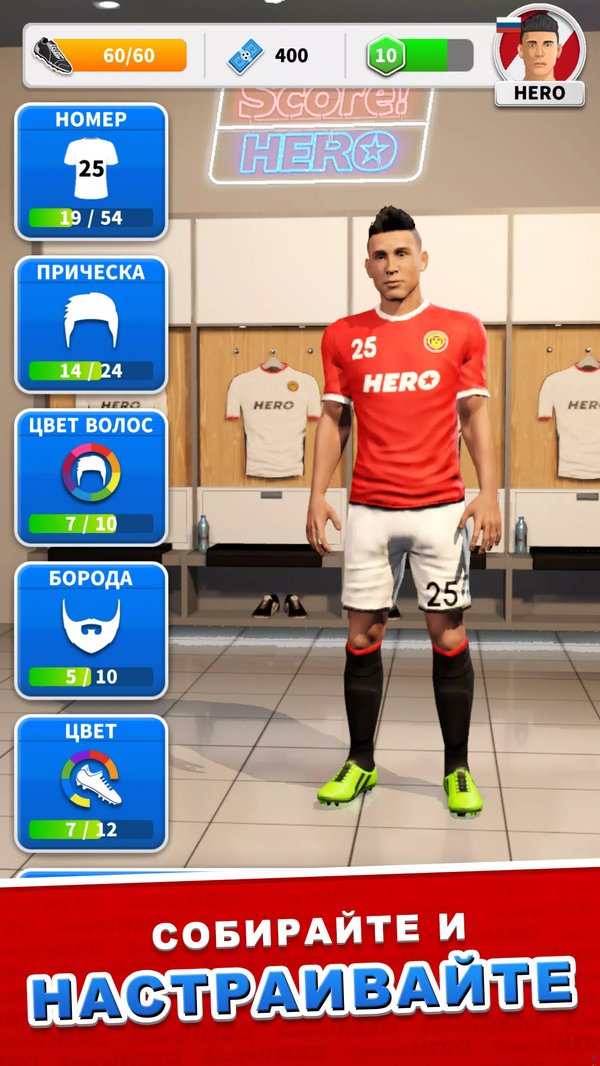The image size is (600, 1066).
Task: Tap the green level 10 shield badge
Action: pyautogui.click(x=385, y=55)
